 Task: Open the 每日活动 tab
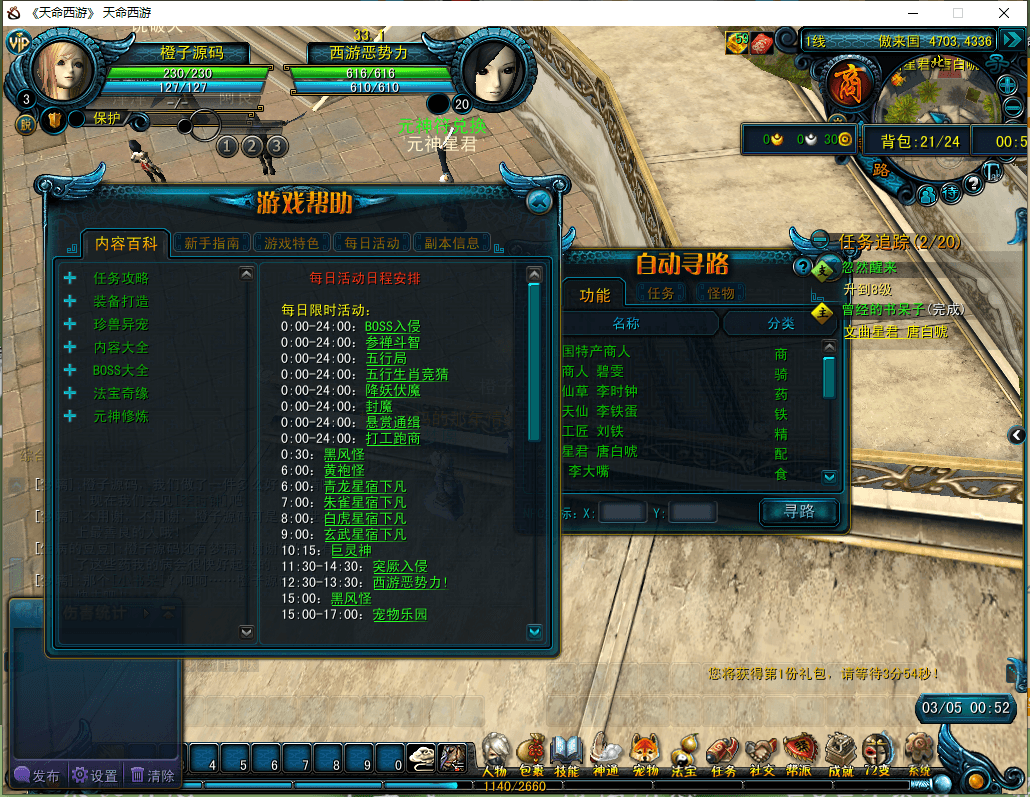[372, 242]
